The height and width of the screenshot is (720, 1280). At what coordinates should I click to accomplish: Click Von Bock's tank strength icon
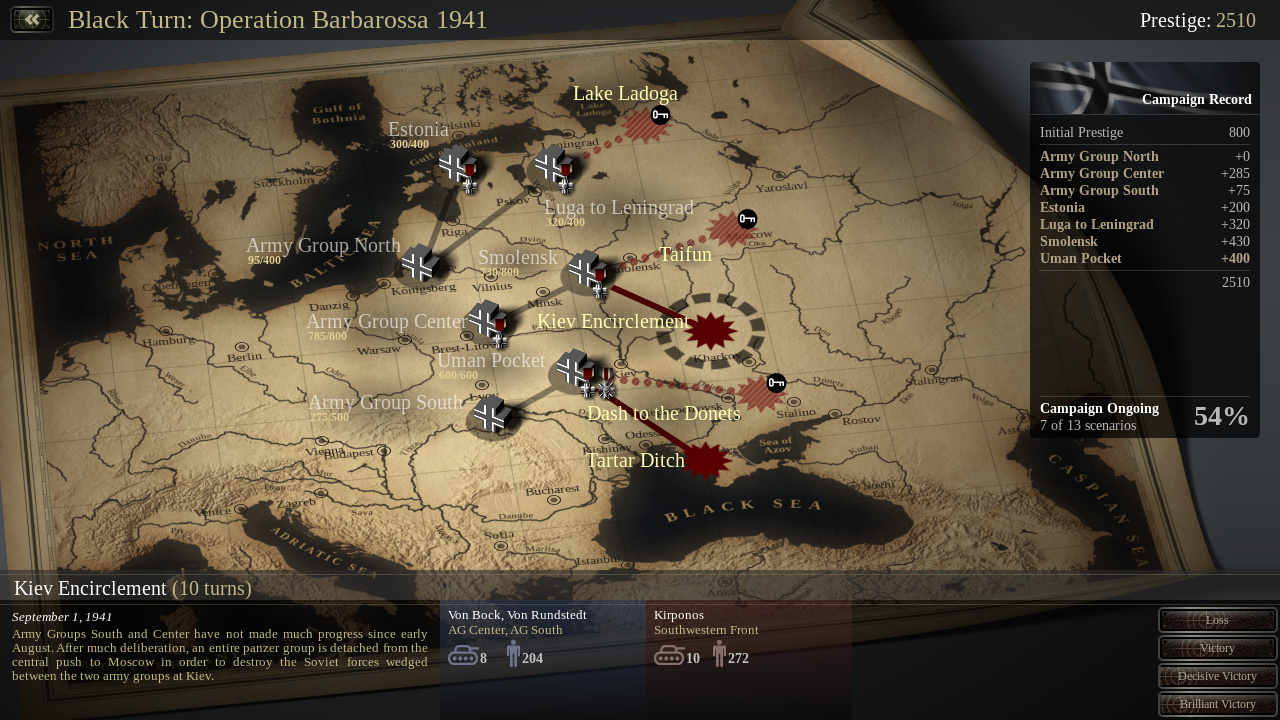[463, 655]
